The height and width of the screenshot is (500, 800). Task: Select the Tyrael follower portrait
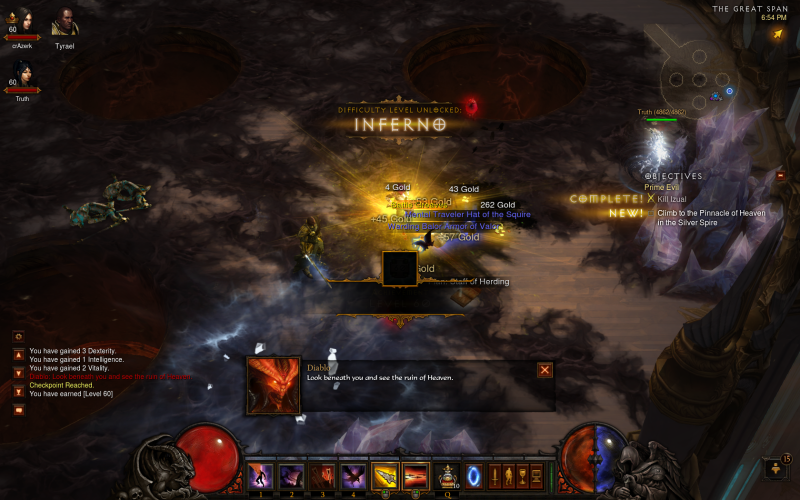click(64, 22)
